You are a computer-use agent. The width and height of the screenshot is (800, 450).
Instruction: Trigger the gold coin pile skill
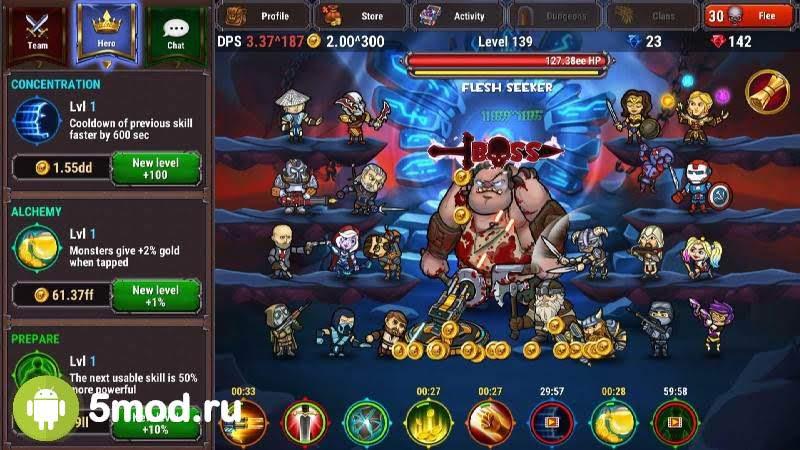pyautogui.click(x=428, y=423)
